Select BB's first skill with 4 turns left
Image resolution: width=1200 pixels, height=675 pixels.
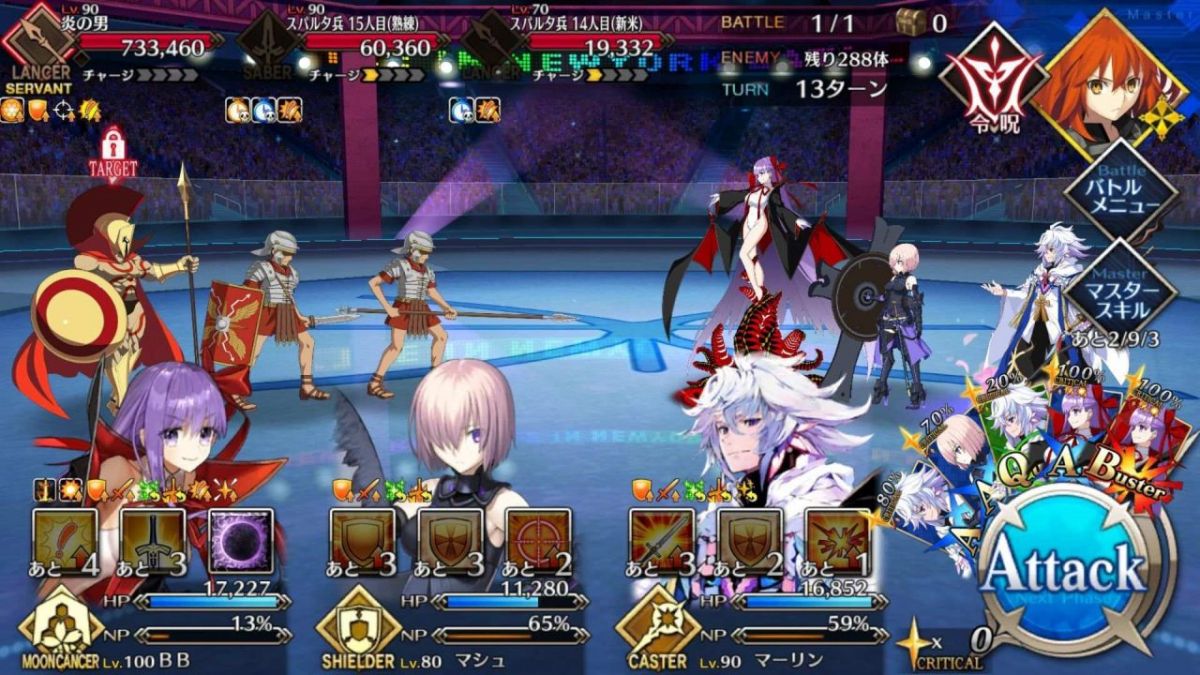pyautogui.click(x=66, y=541)
